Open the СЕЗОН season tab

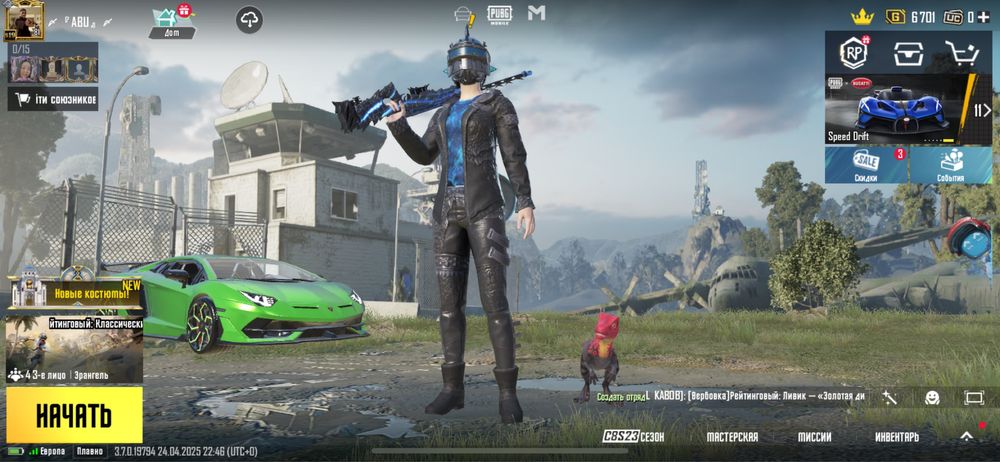coord(634,437)
